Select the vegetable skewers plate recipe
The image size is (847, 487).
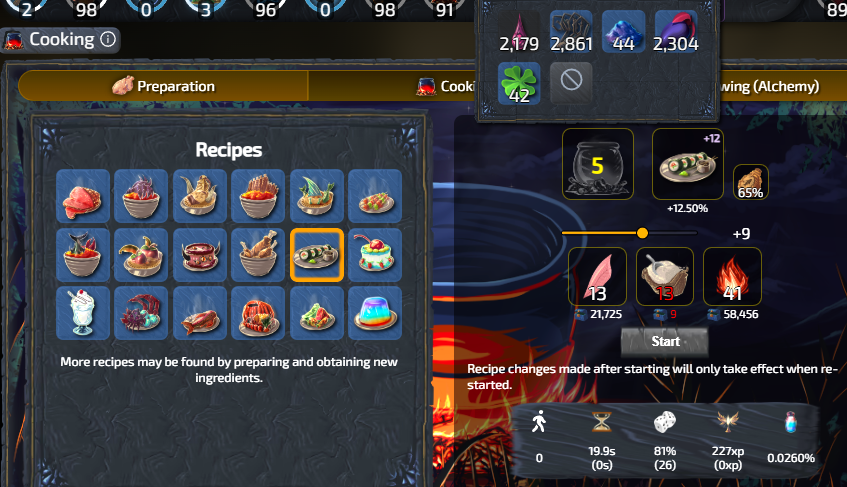[x=375, y=196]
